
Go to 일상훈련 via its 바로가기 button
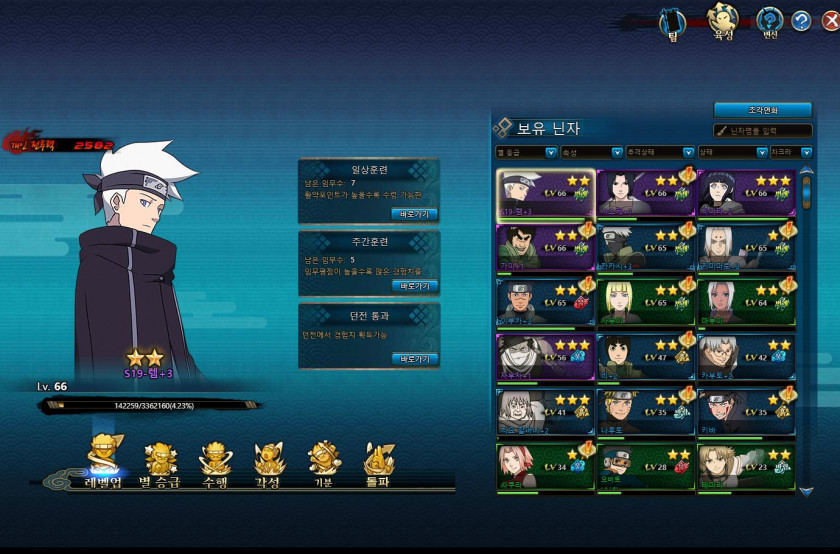(x=414, y=214)
